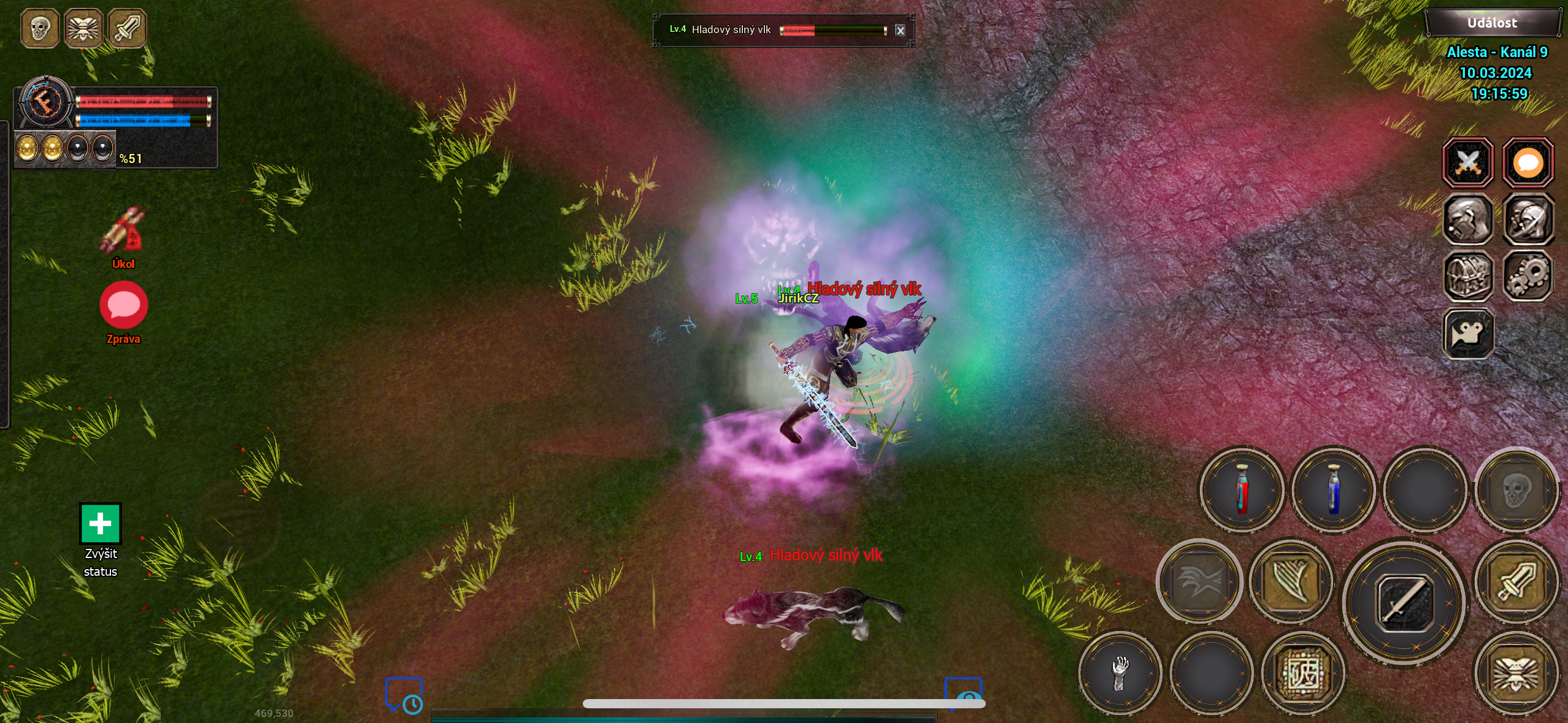1568x723 pixels.
Task: Select the raised hand skill icon
Action: (1121, 673)
